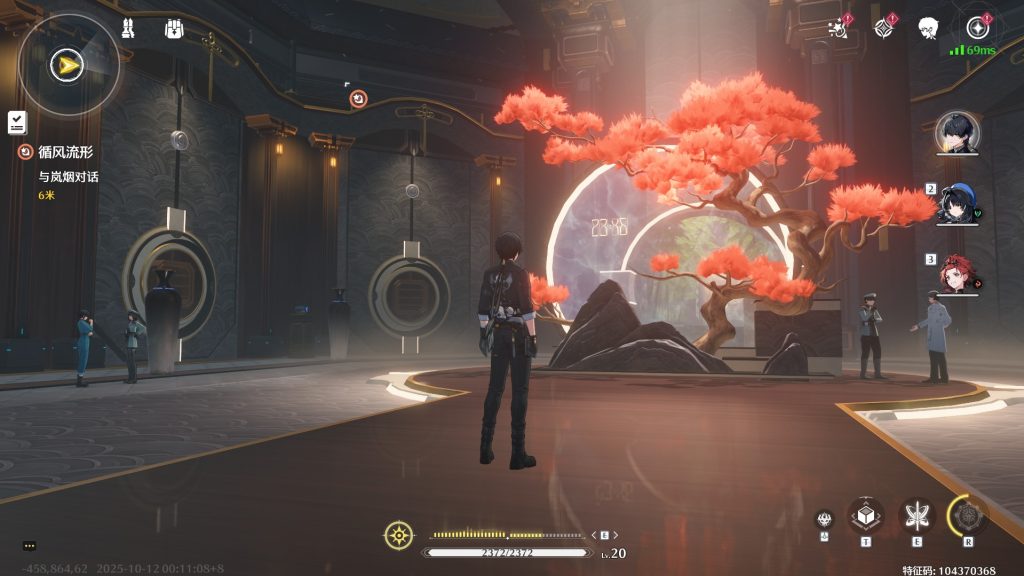Open the circular minimap
Viewport: 1024px width, 576px height.
click(69, 66)
